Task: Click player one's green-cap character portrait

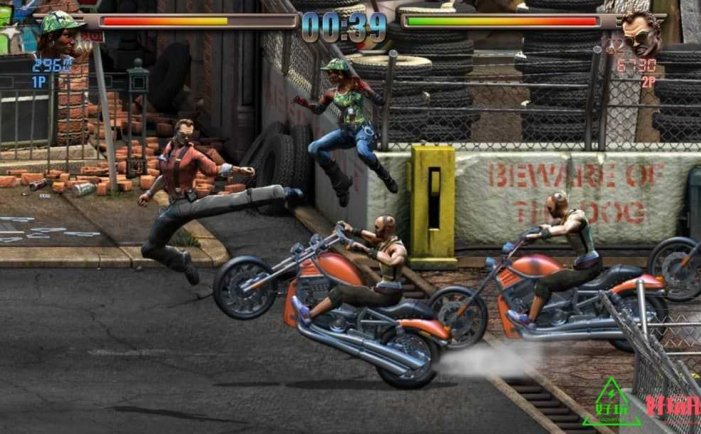Action: click(x=60, y=34)
